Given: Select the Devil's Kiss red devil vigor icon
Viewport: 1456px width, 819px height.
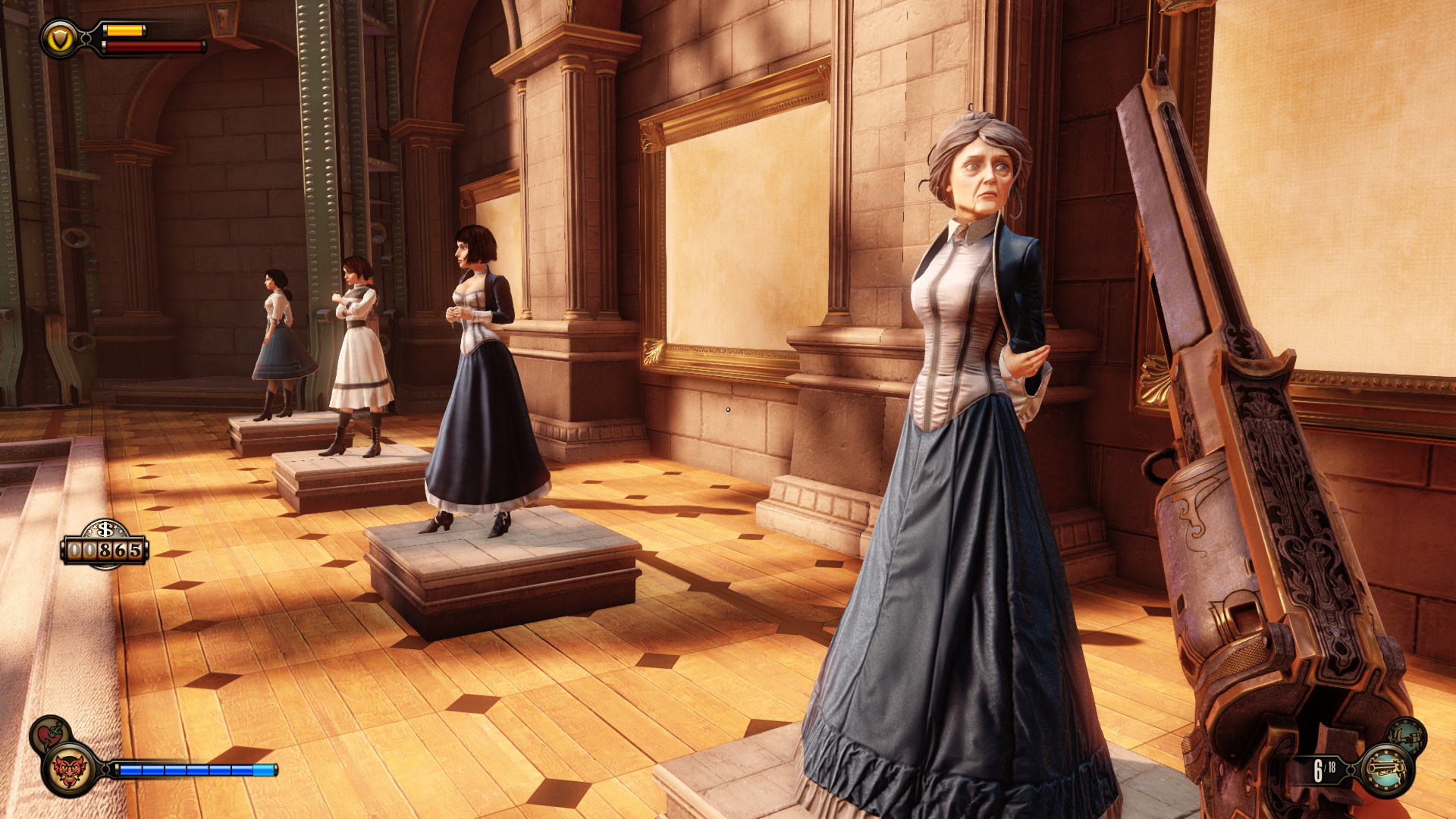Looking at the screenshot, I should click(68, 770).
